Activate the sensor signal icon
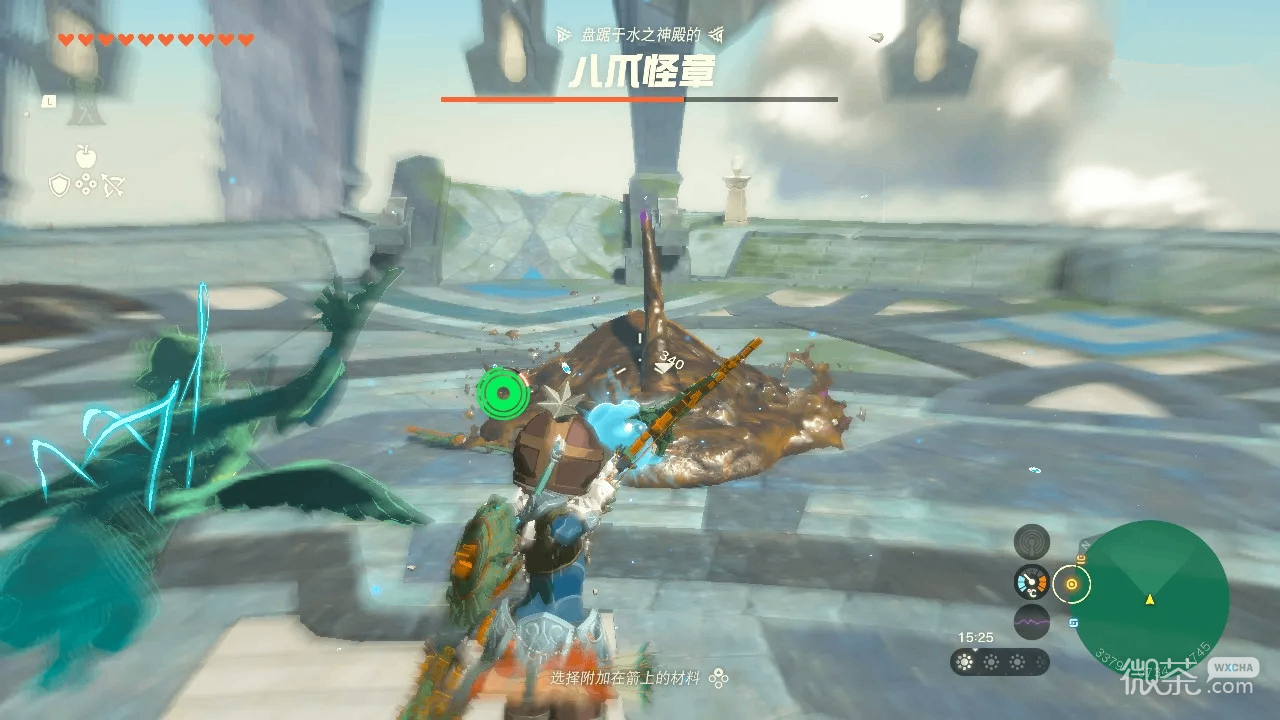Screen dimensions: 1280x720 click(x=1031, y=542)
